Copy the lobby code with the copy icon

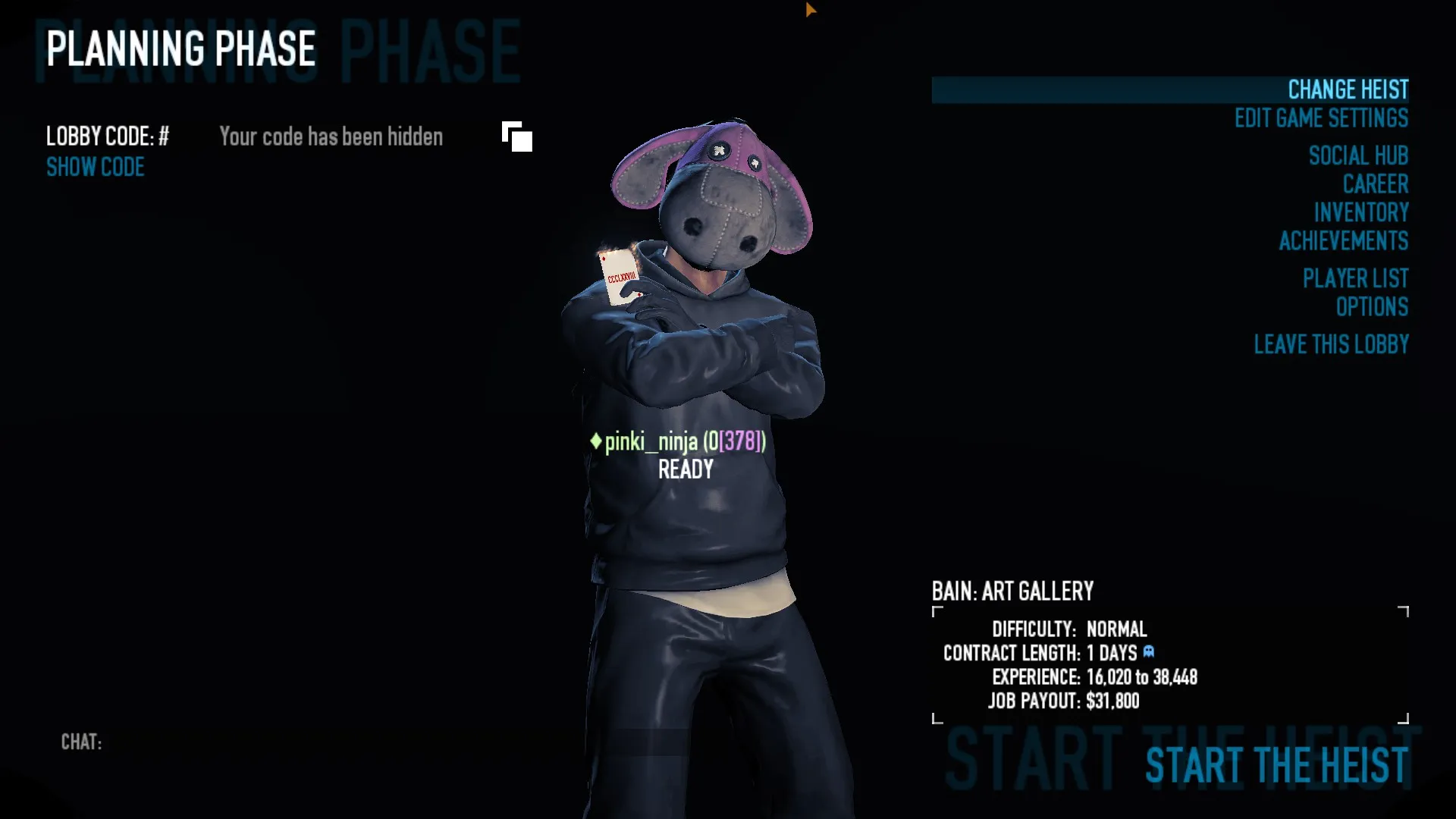click(x=517, y=137)
